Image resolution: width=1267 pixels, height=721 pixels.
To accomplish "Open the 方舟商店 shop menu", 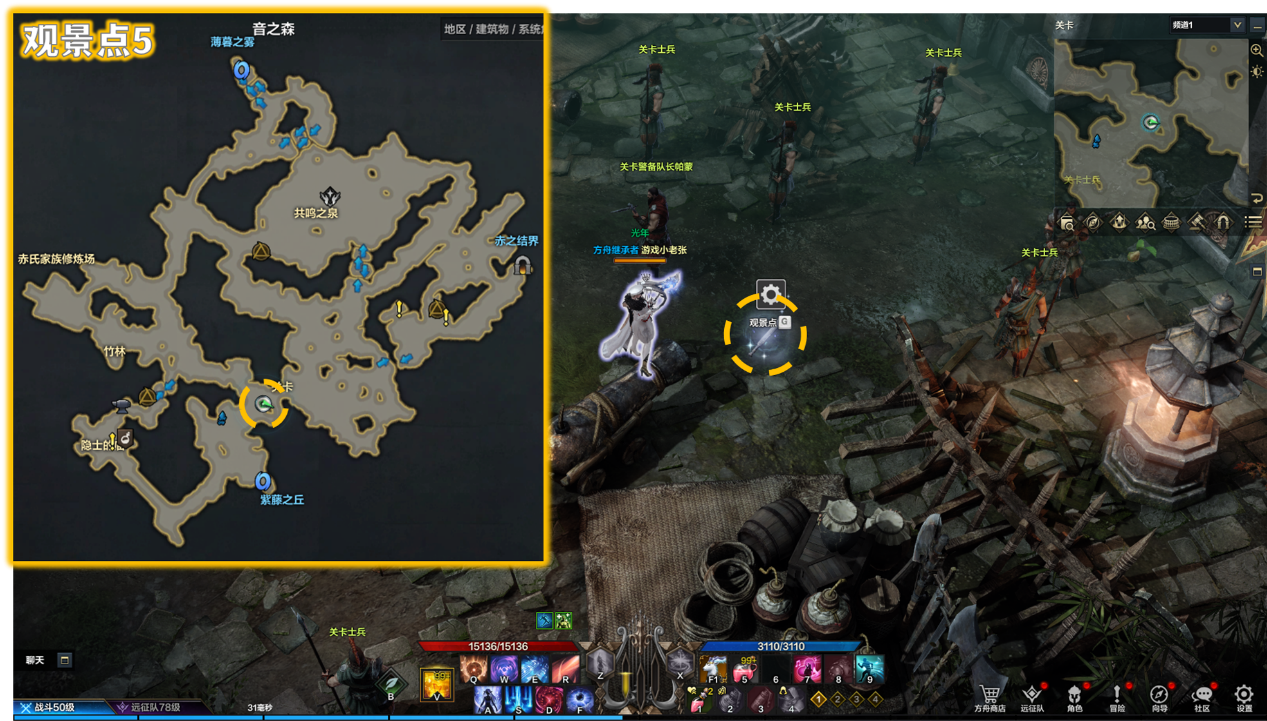I will (991, 696).
